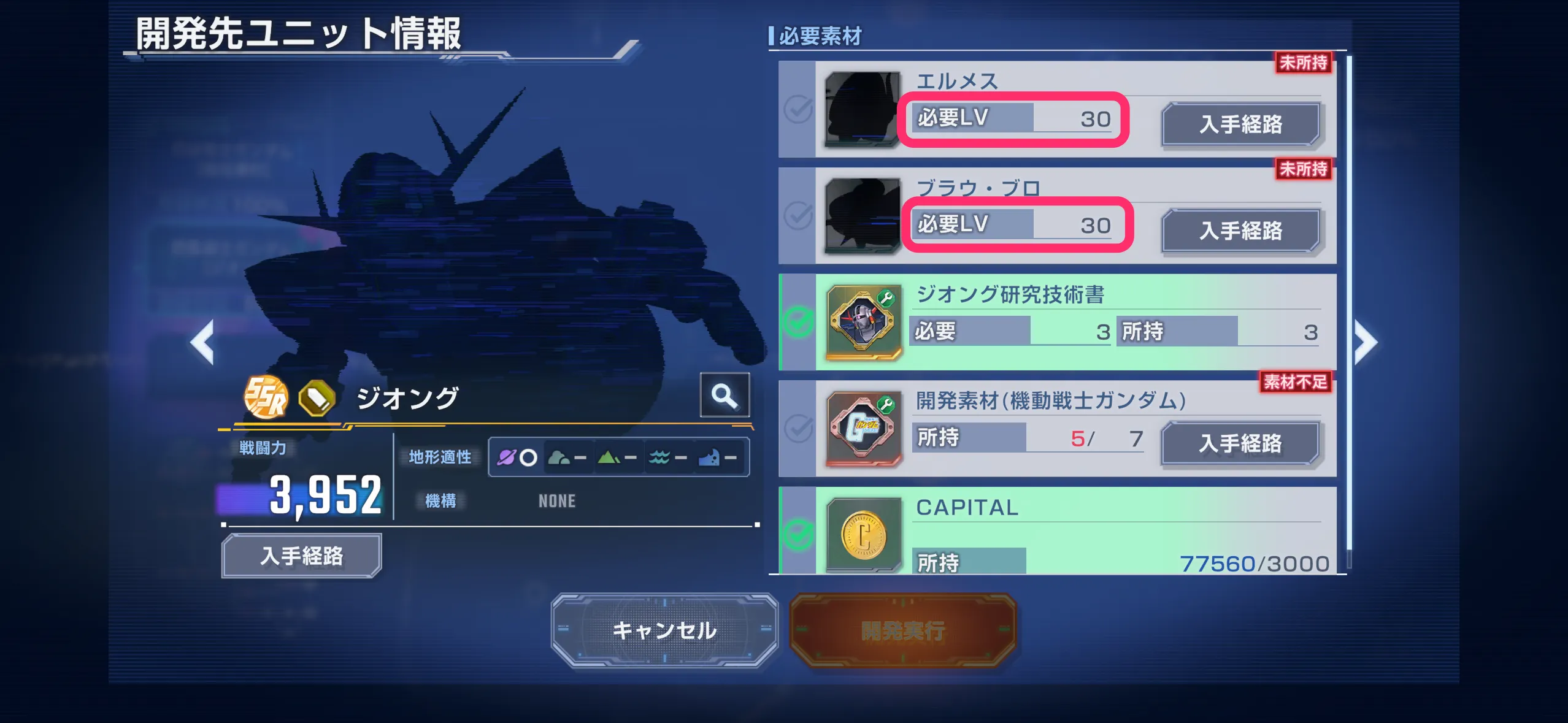Click the left arrow to view previous unit
The image size is (1568, 723).
(202, 342)
